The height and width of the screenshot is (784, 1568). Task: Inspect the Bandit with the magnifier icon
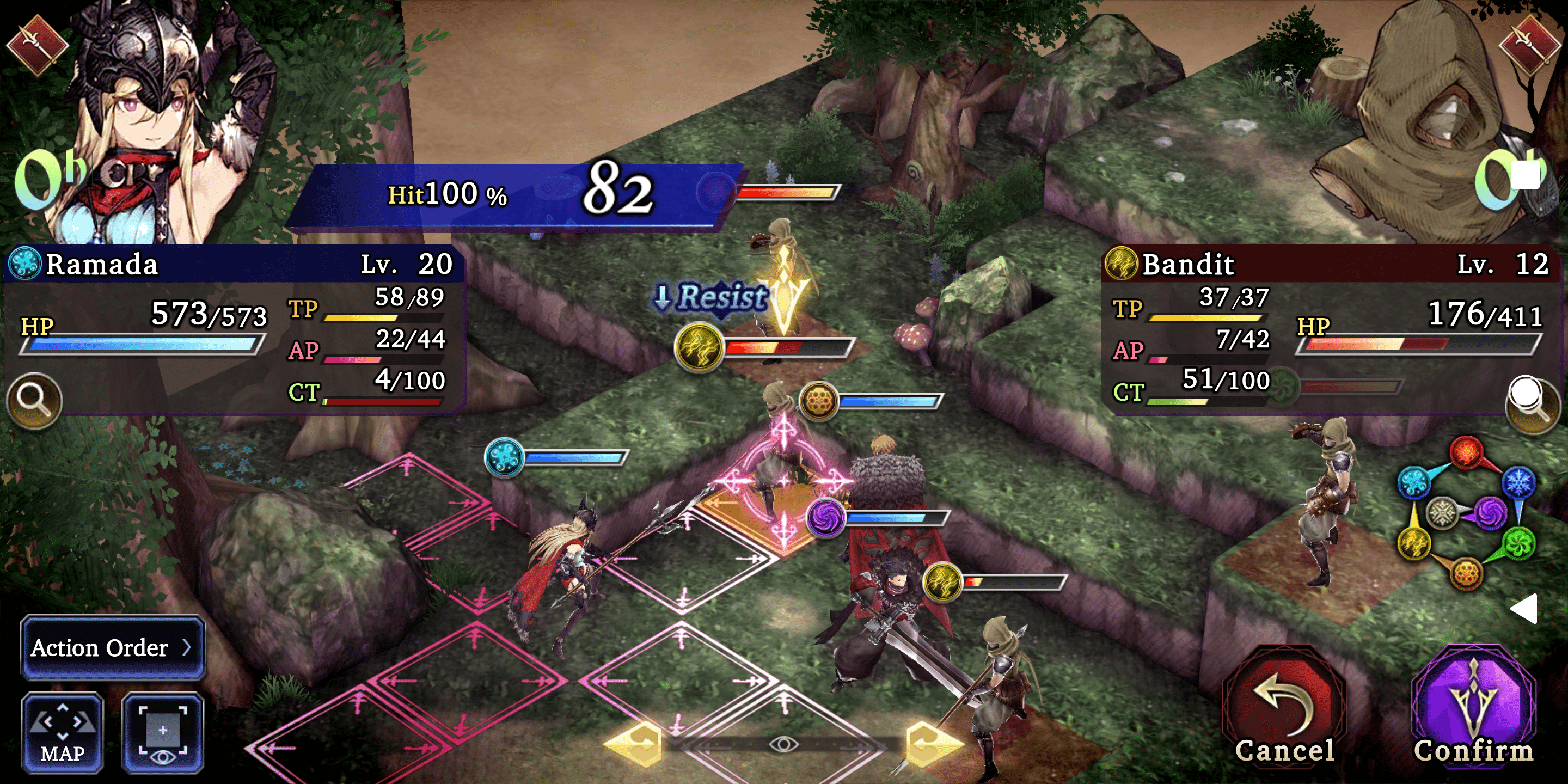click(1532, 403)
